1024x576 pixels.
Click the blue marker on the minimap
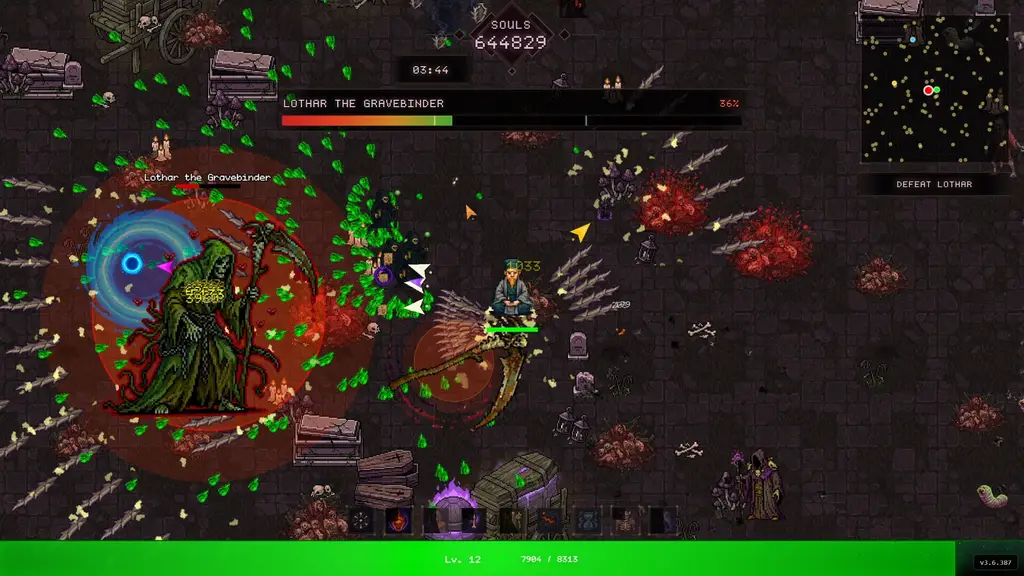pos(912,39)
